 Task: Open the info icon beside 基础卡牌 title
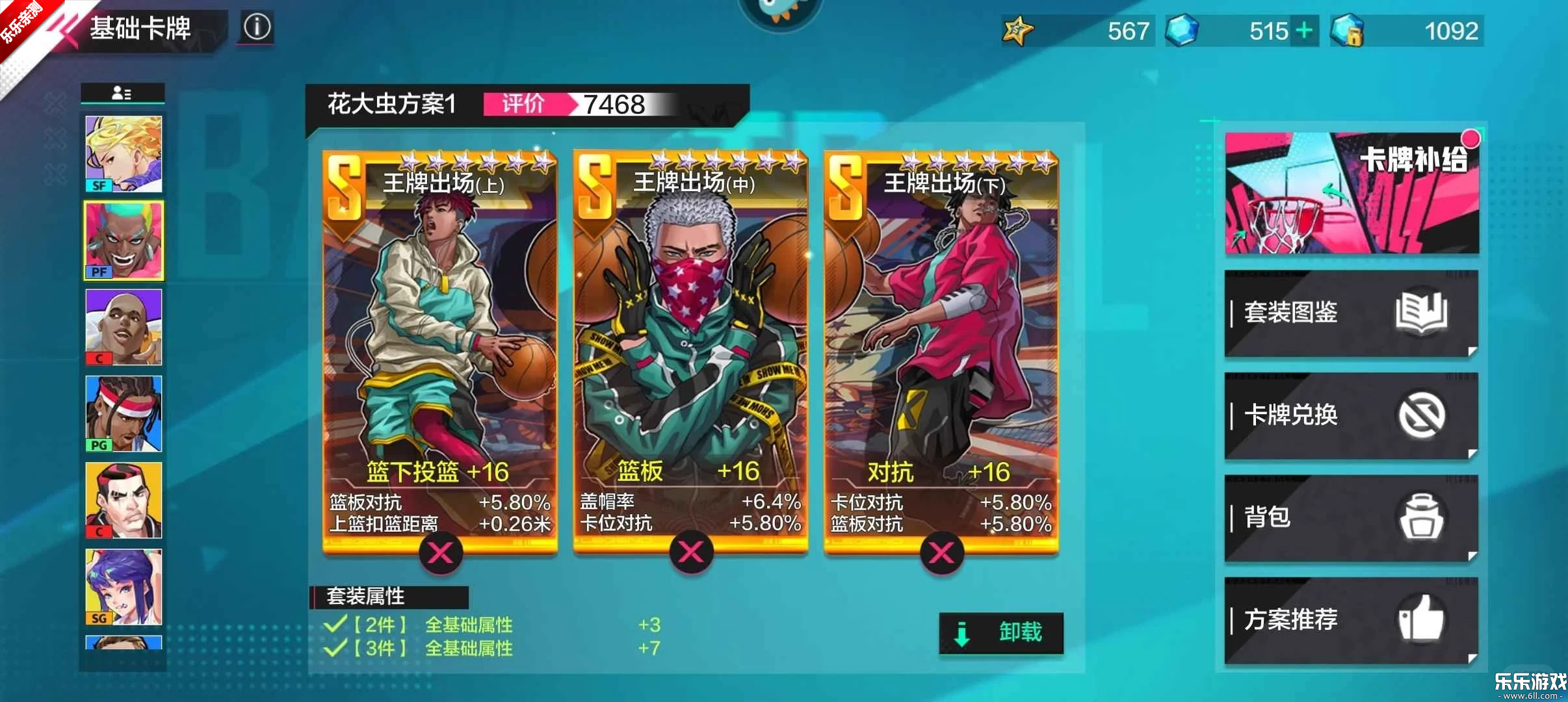[256, 27]
